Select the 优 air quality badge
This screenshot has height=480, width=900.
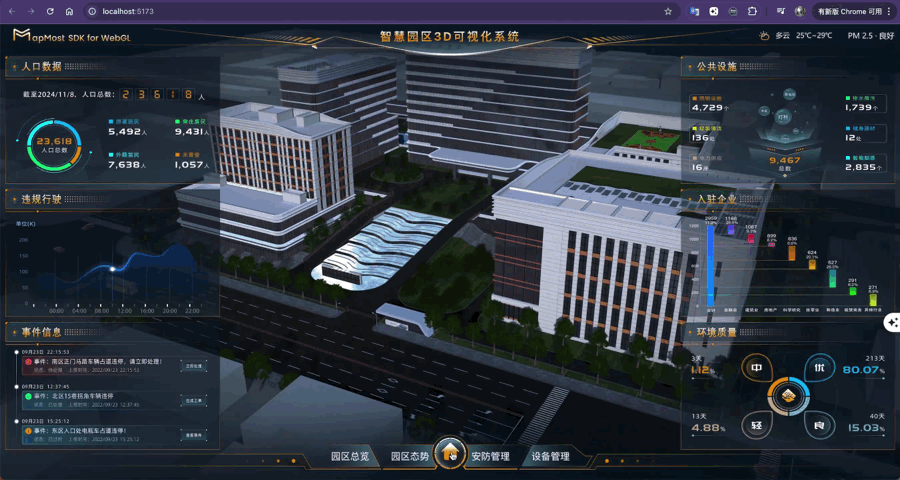point(820,367)
